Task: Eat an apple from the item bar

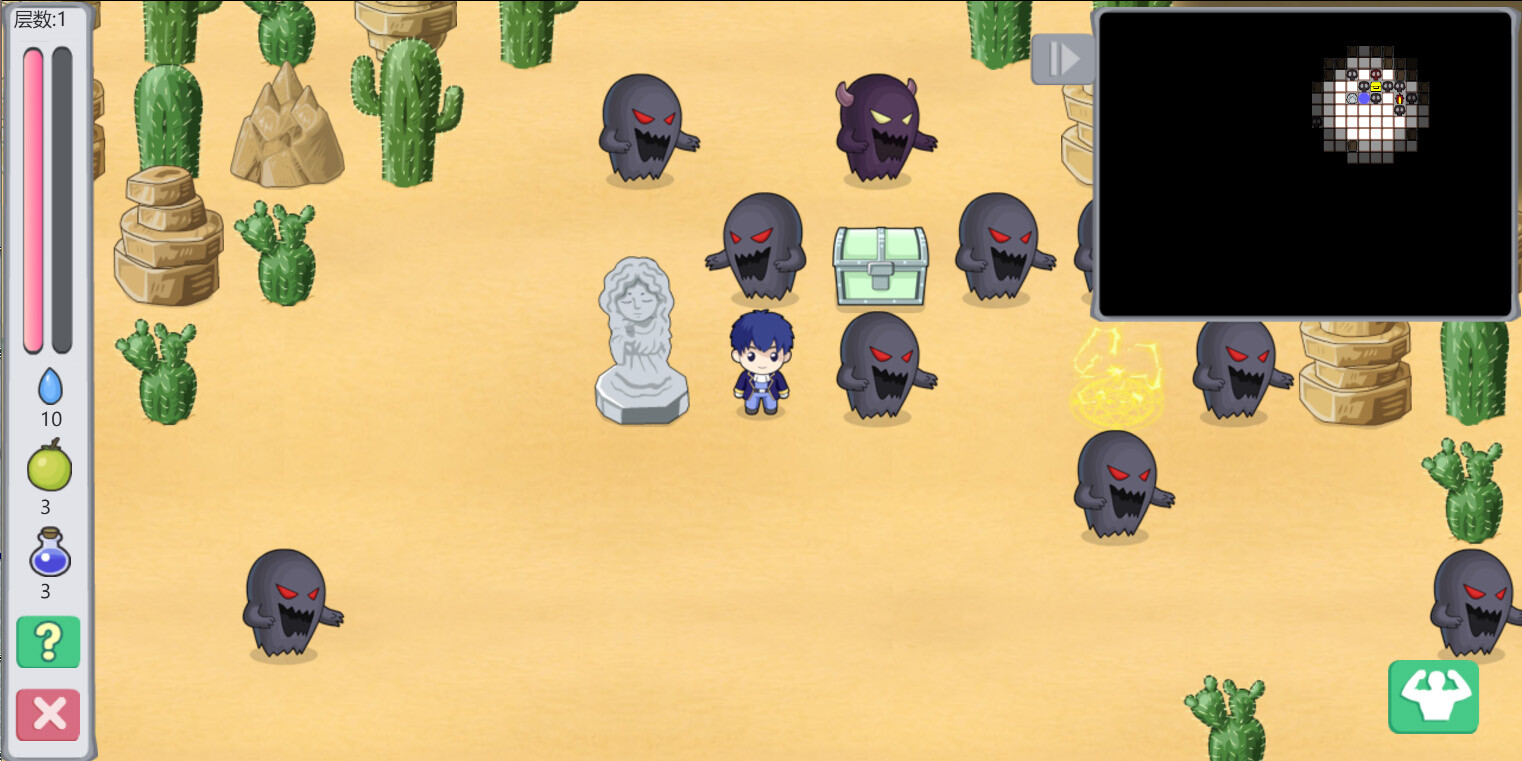Action: (x=47, y=465)
